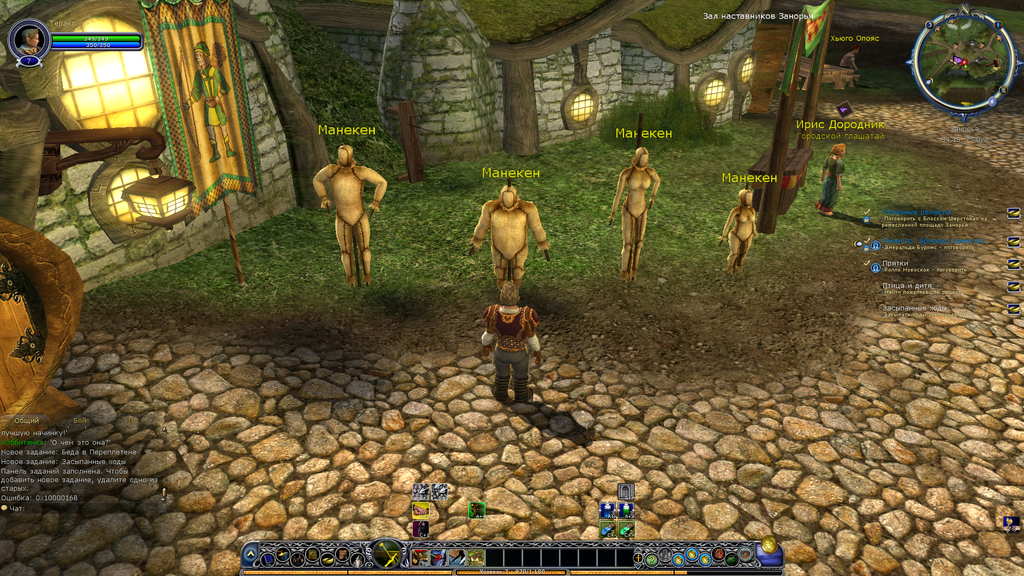Select the Прятки quest in tracker
The width and height of the screenshot is (1024, 576).
[895, 263]
